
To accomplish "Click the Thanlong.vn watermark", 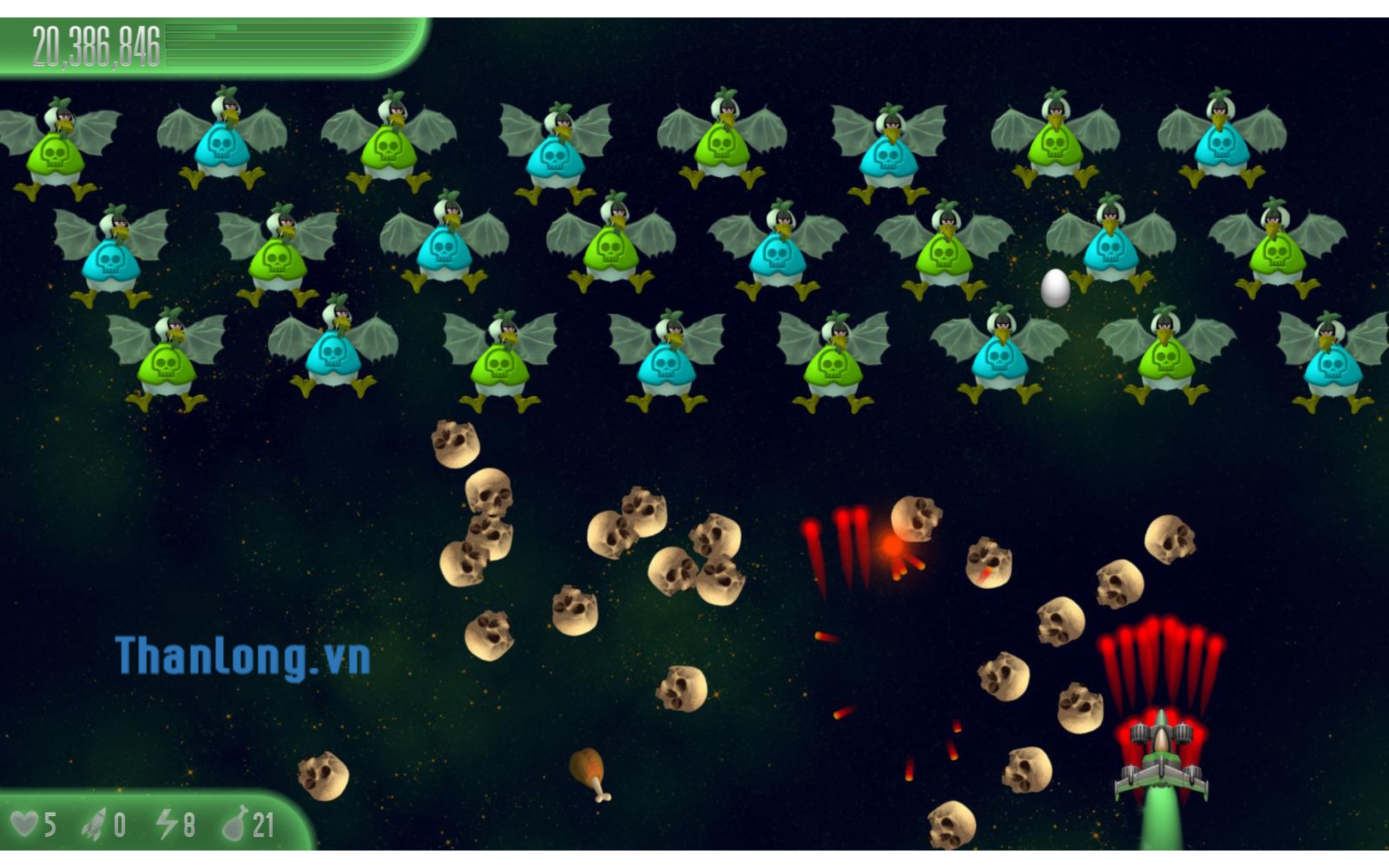I will [x=242, y=657].
